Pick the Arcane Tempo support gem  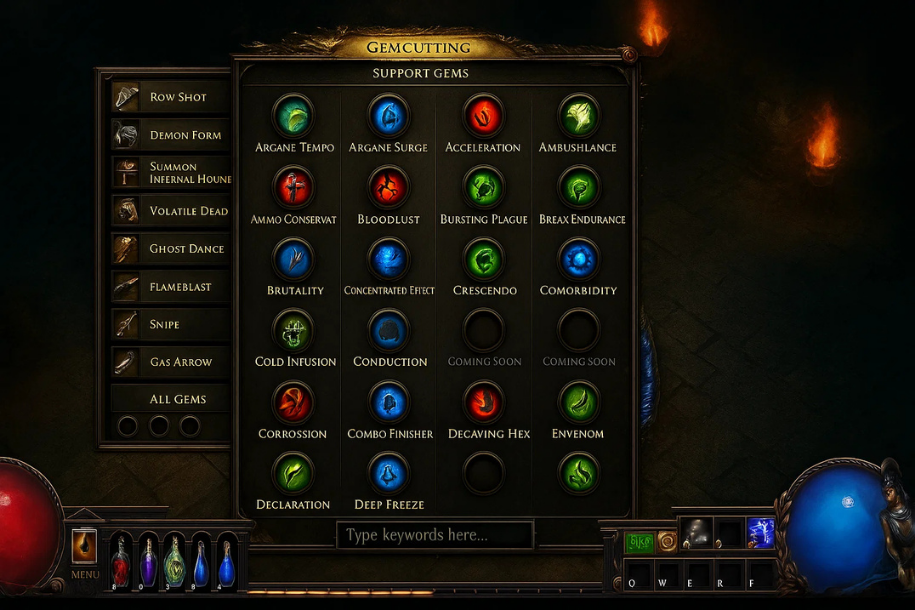294,116
